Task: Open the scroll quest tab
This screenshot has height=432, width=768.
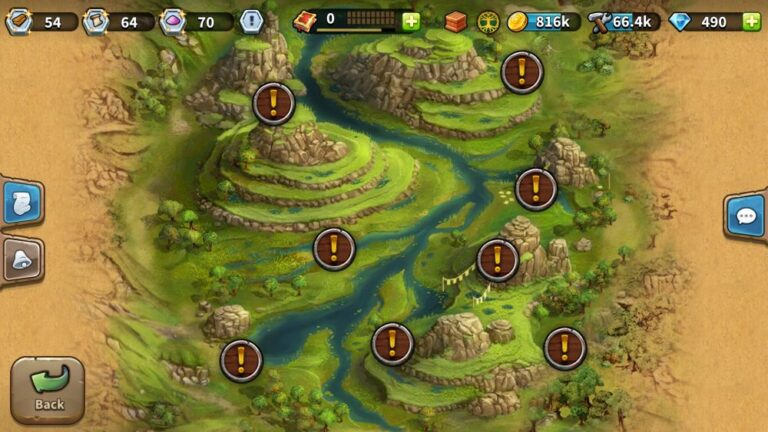Action: 20,204
